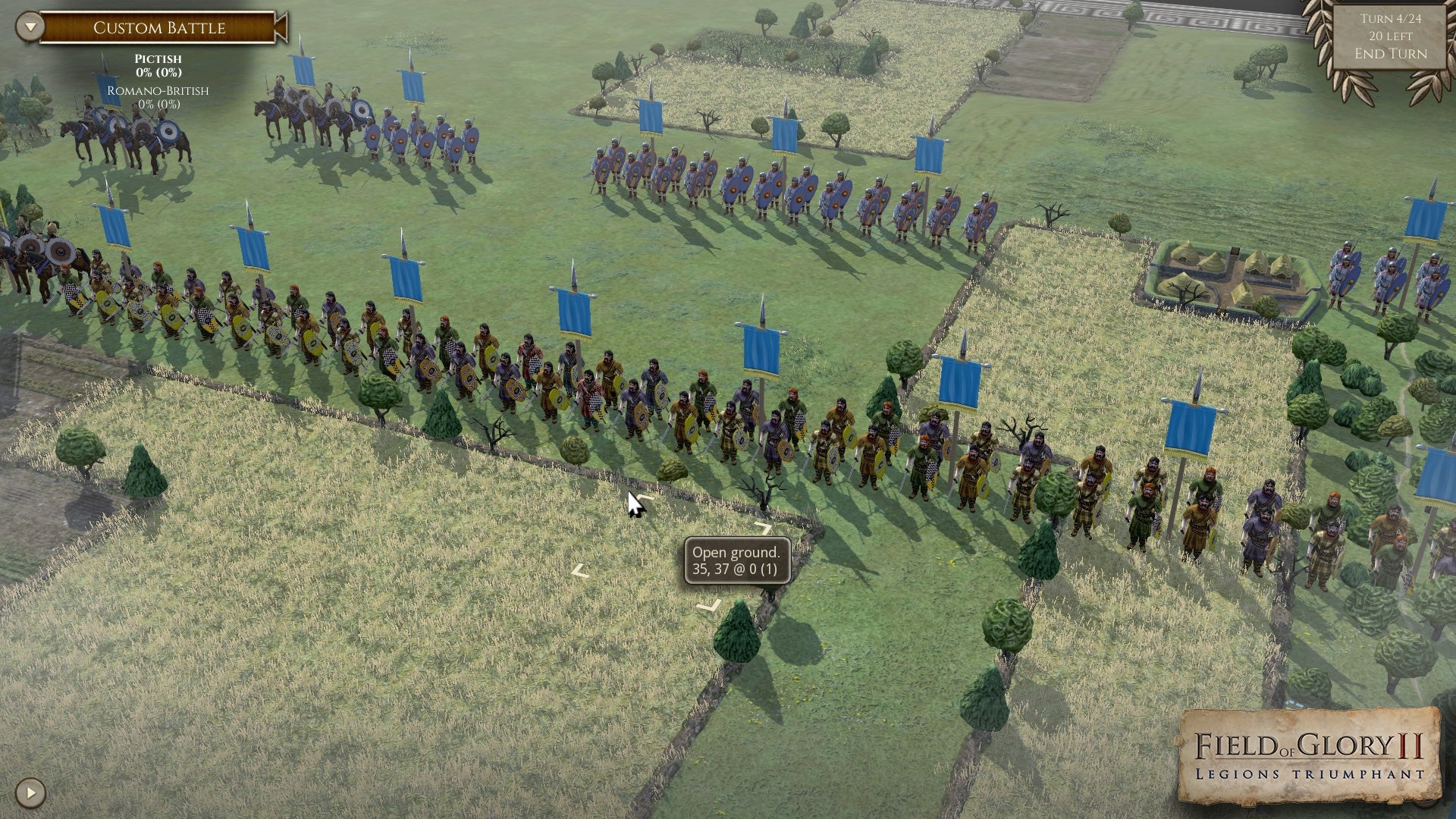Open the Custom Battle dropdown arrow

coord(30,27)
